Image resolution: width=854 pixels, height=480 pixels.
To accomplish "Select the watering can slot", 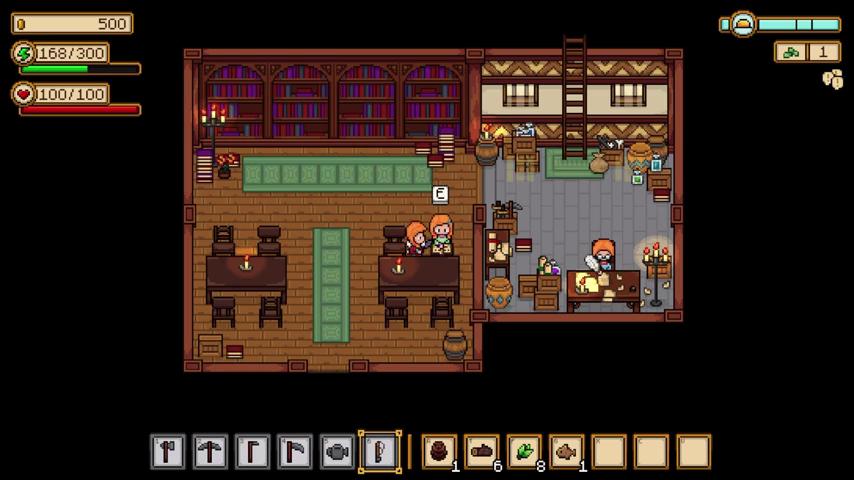I will pos(337,452).
